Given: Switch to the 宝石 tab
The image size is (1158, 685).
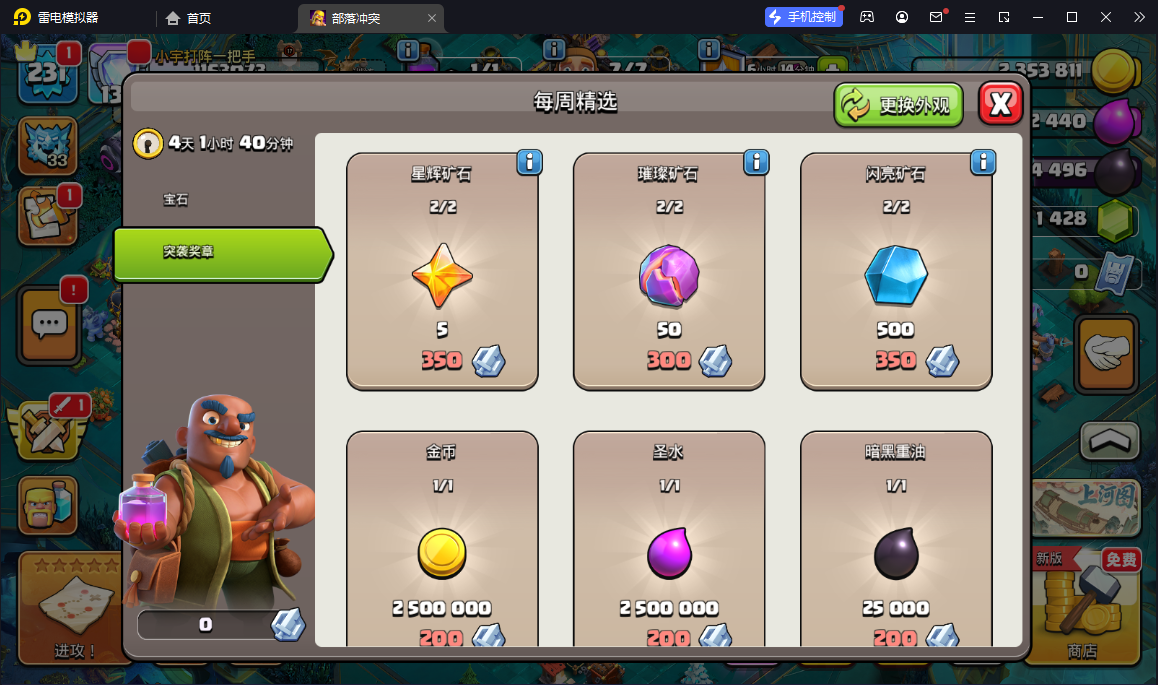Looking at the screenshot, I should pyautogui.click(x=176, y=200).
